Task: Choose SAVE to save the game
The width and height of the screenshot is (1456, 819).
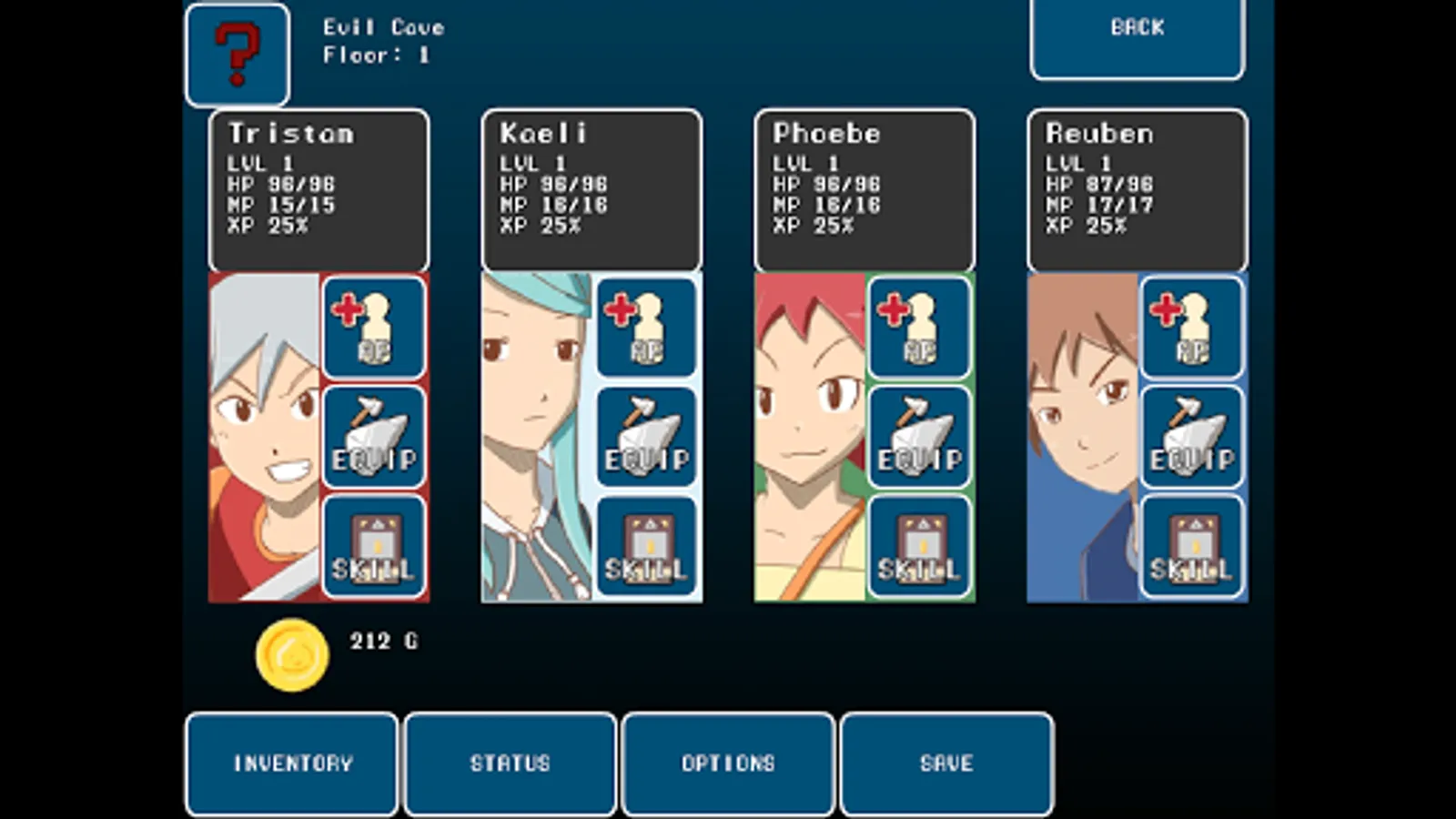Action: coord(946,763)
